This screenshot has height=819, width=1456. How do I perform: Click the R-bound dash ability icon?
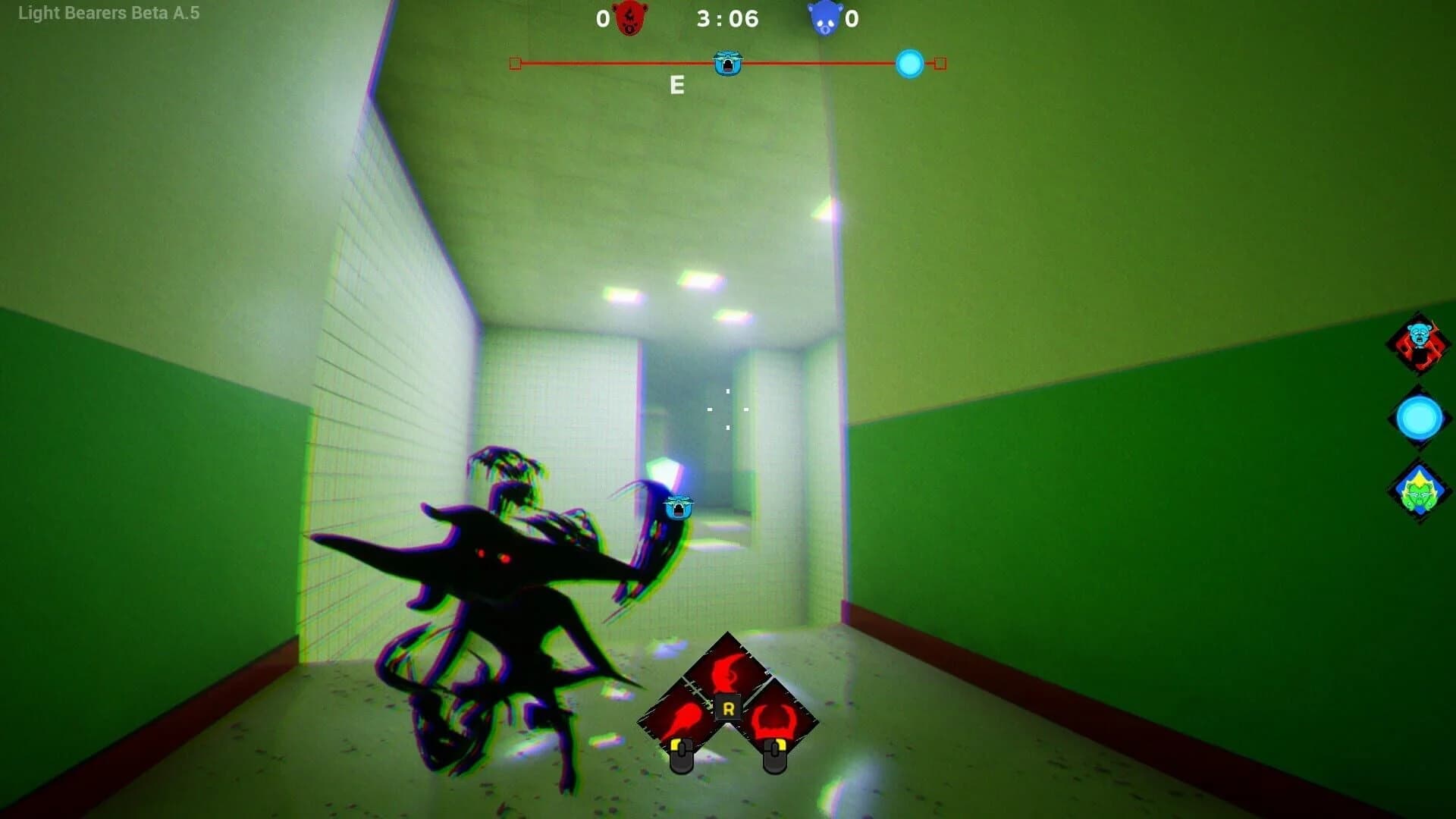point(726,667)
